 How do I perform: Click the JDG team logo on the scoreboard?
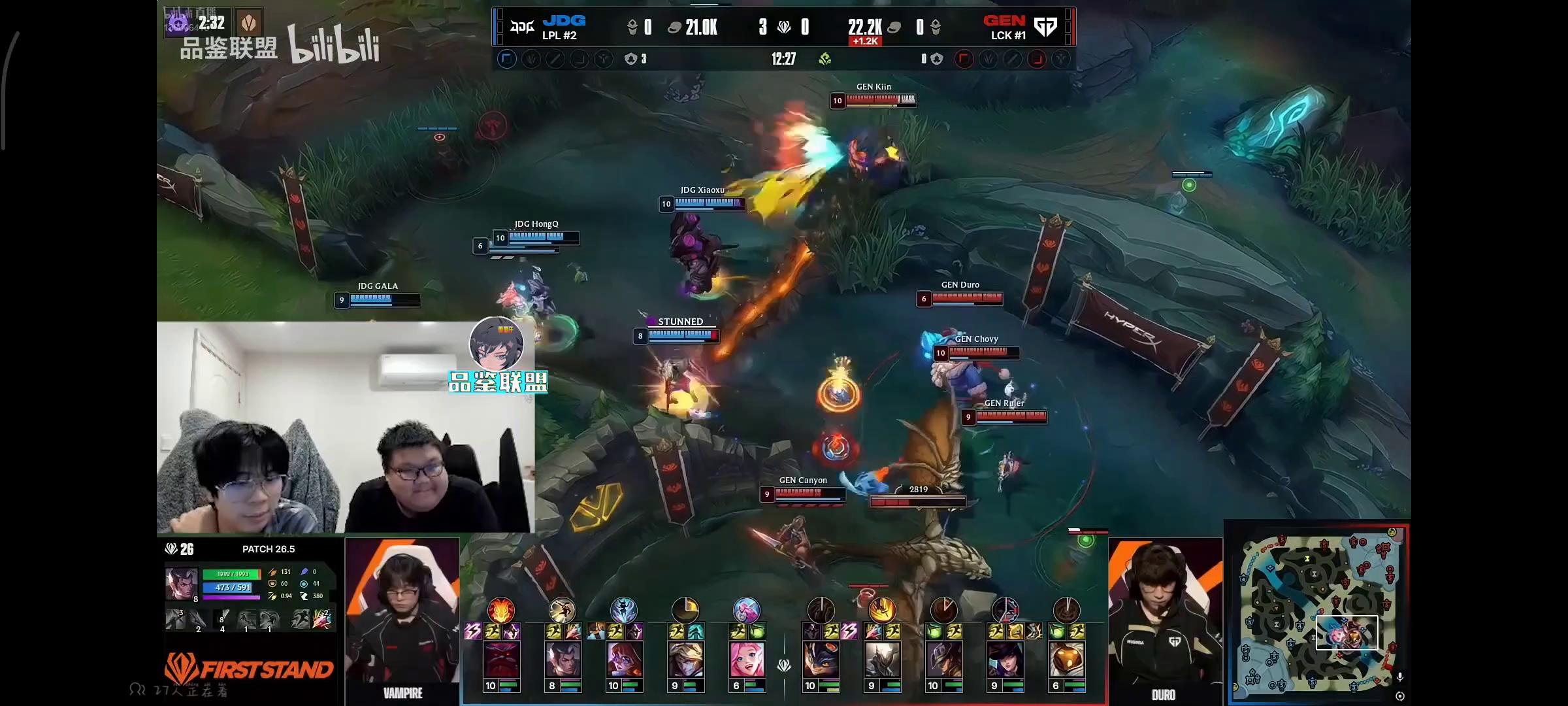pos(522,27)
